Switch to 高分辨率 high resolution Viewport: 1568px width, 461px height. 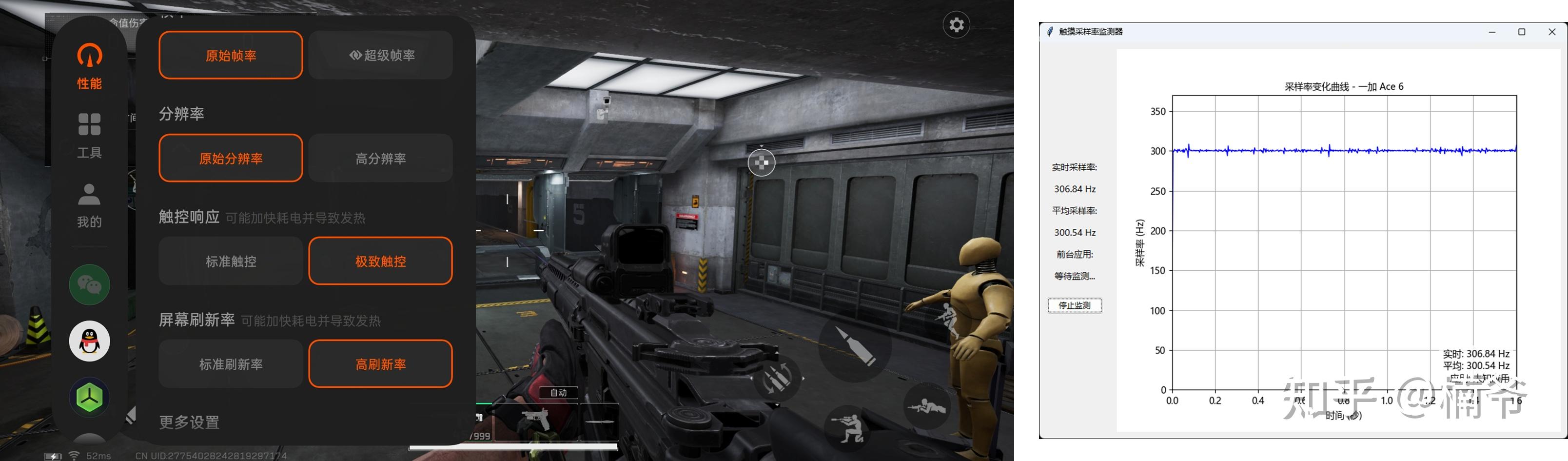[x=381, y=159]
